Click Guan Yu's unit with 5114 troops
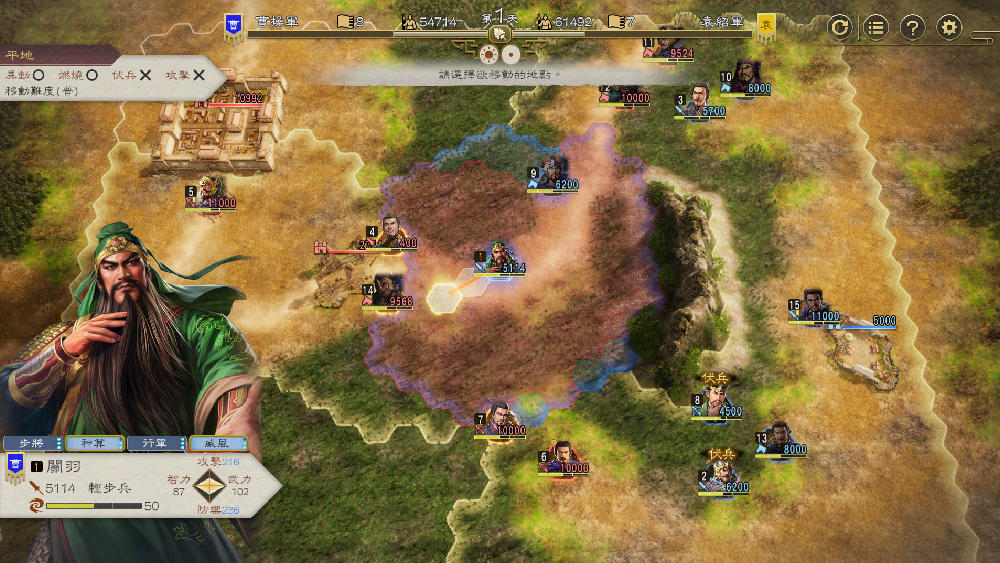The image size is (1000, 563). point(499,259)
